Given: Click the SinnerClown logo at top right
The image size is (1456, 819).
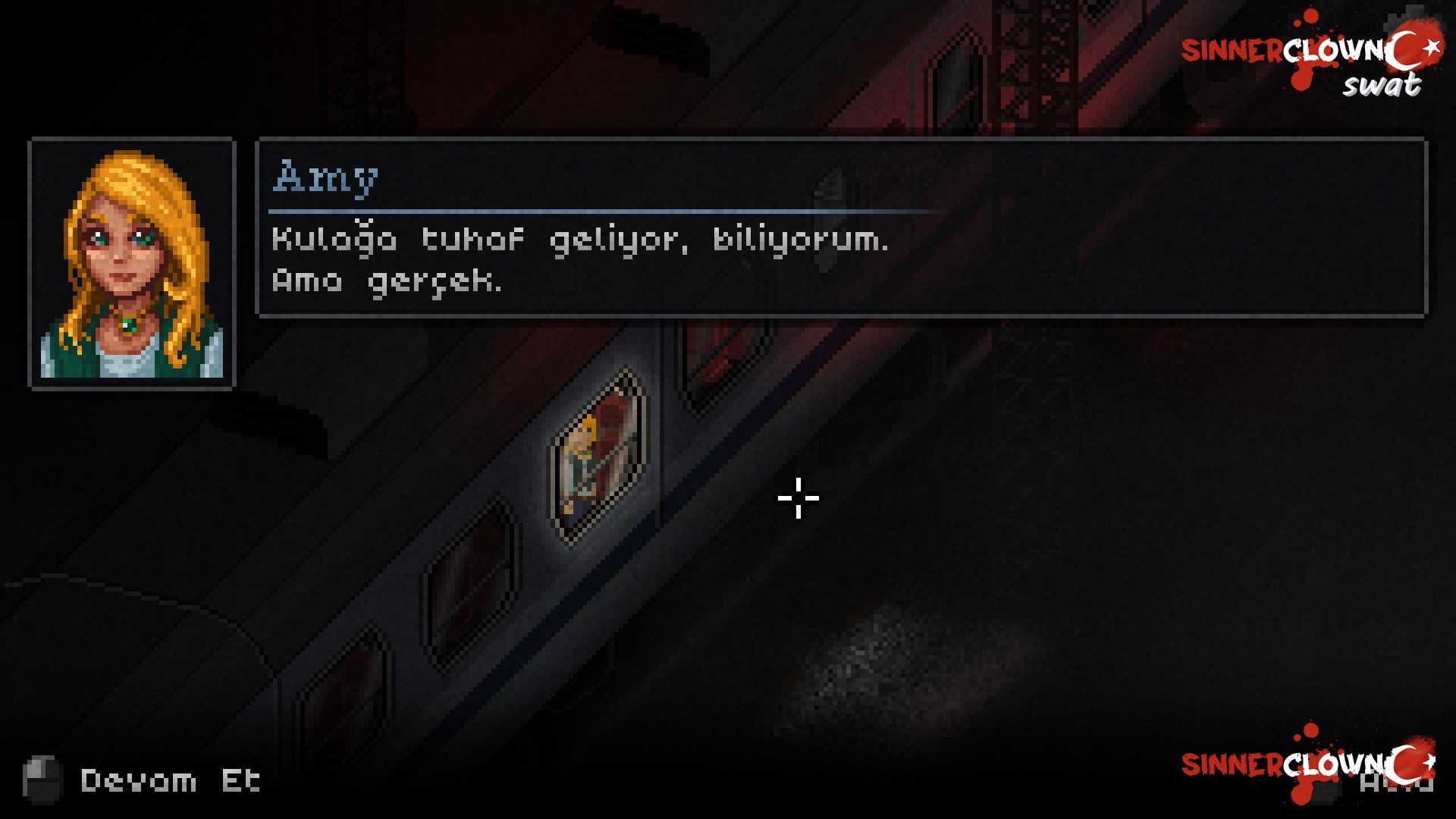Looking at the screenshot, I should pyautogui.click(x=1319, y=49).
